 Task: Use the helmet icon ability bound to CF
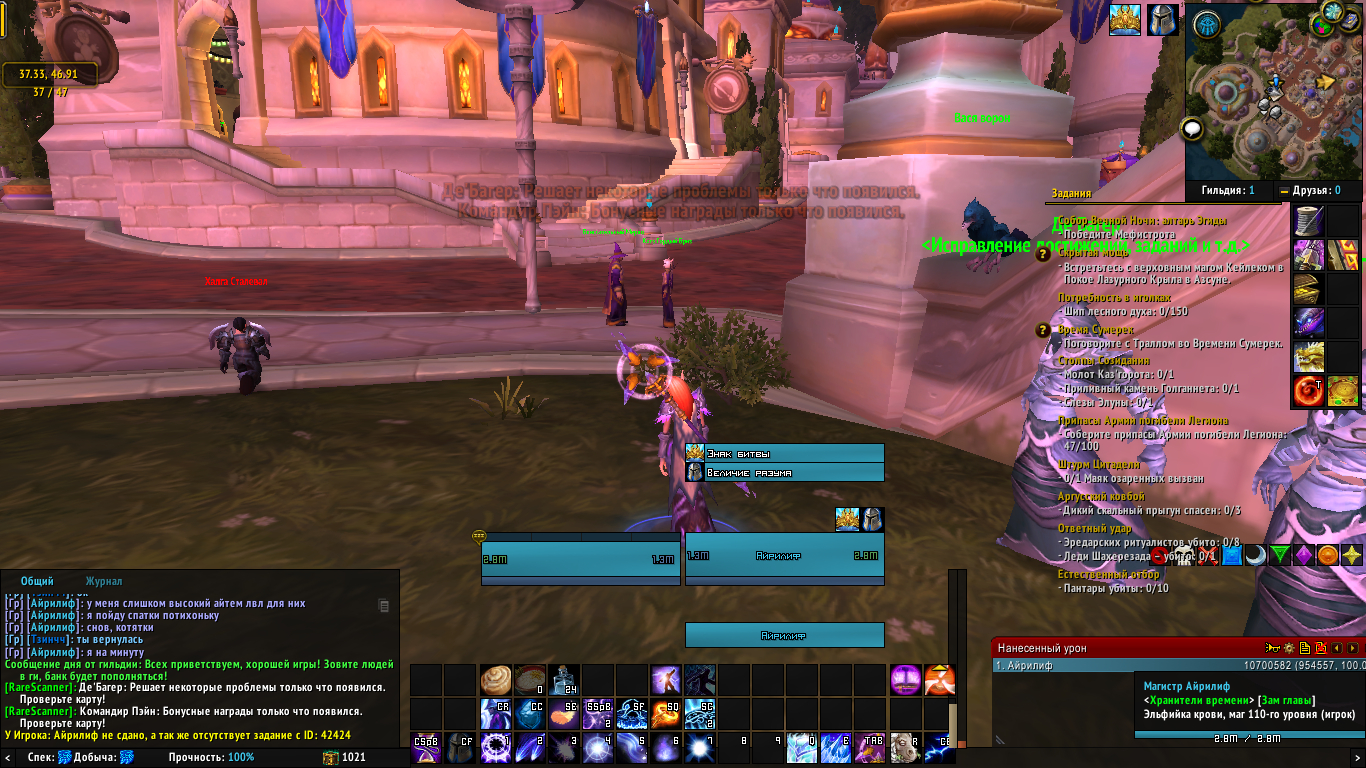461,747
